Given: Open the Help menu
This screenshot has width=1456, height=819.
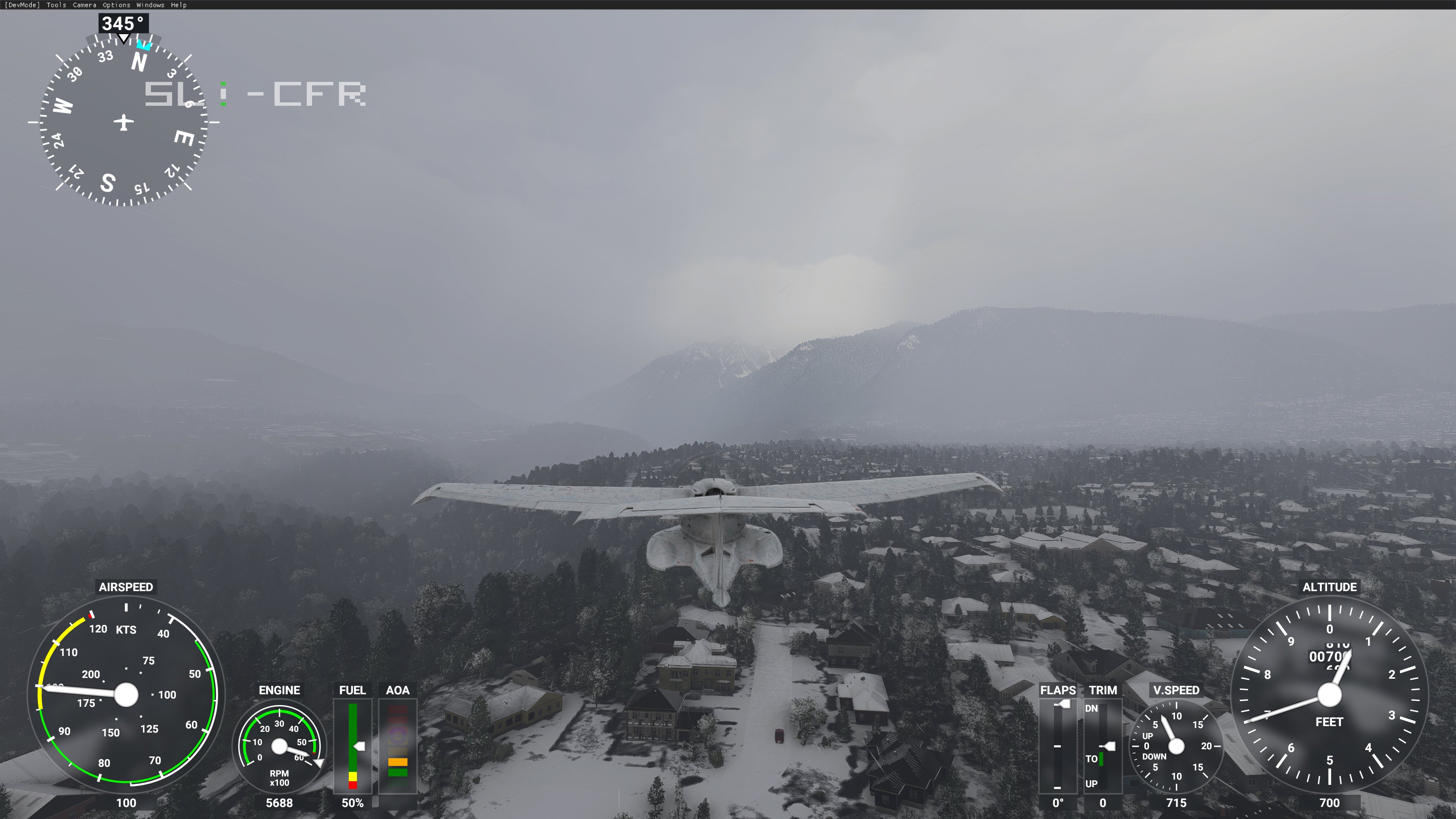Looking at the screenshot, I should point(179,5).
